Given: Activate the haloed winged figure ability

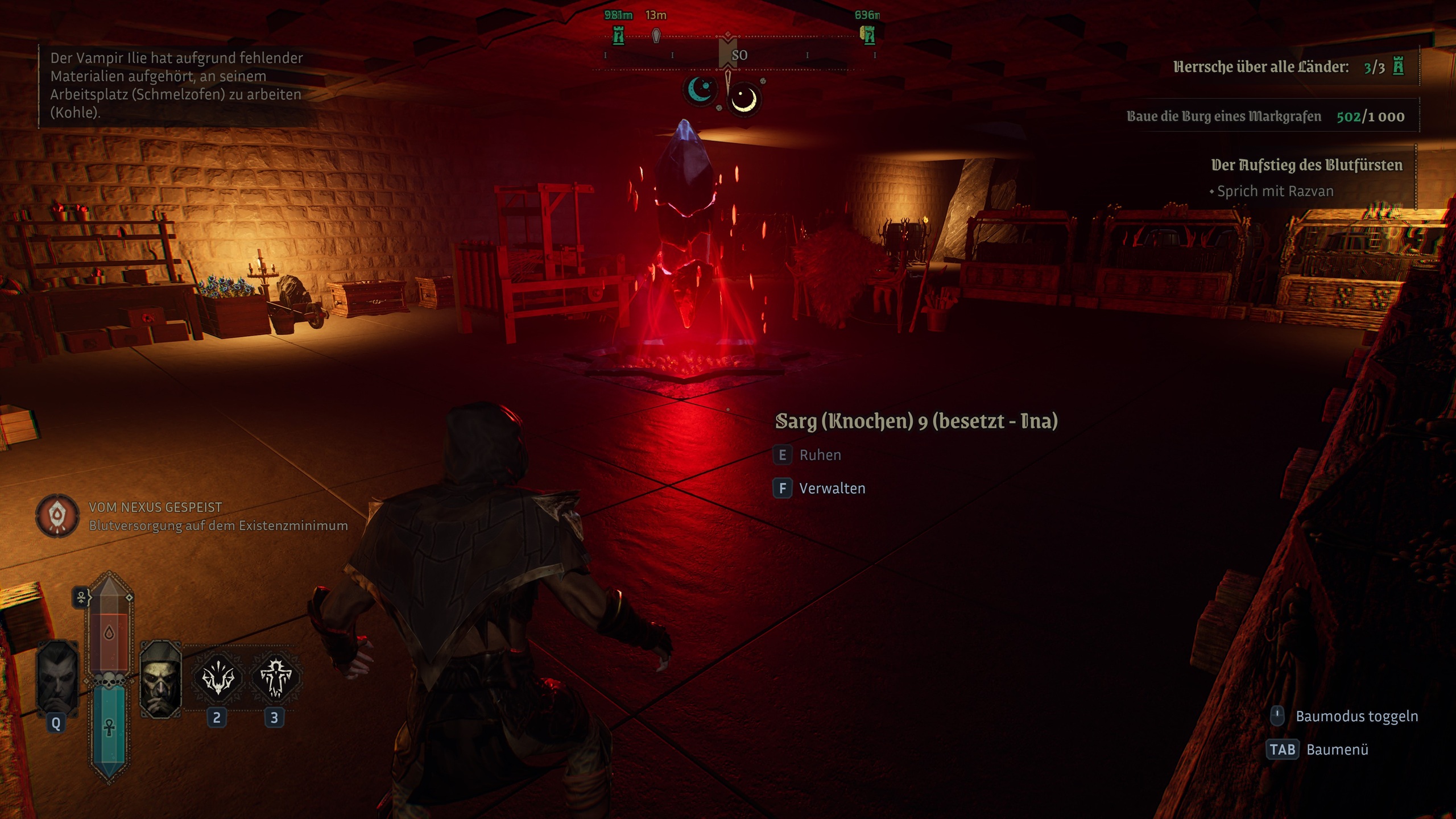Looking at the screenshot, I should (x=276, y=678).
